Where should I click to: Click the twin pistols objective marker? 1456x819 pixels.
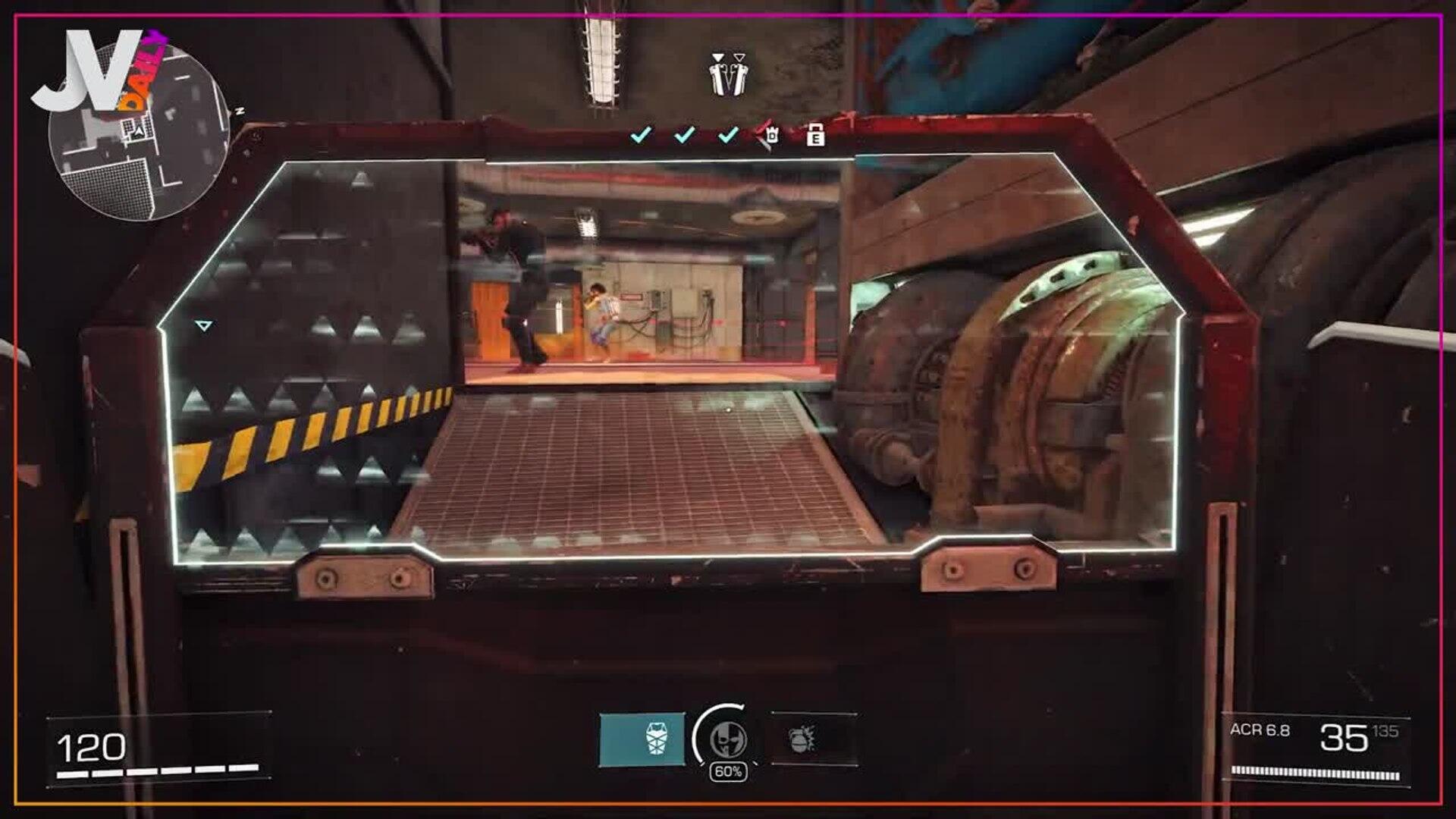coord(727,75)
